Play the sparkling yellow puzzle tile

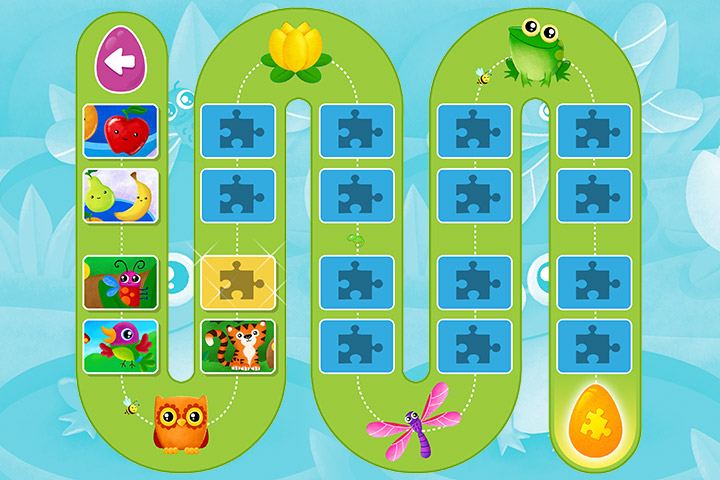coord(238,283)
